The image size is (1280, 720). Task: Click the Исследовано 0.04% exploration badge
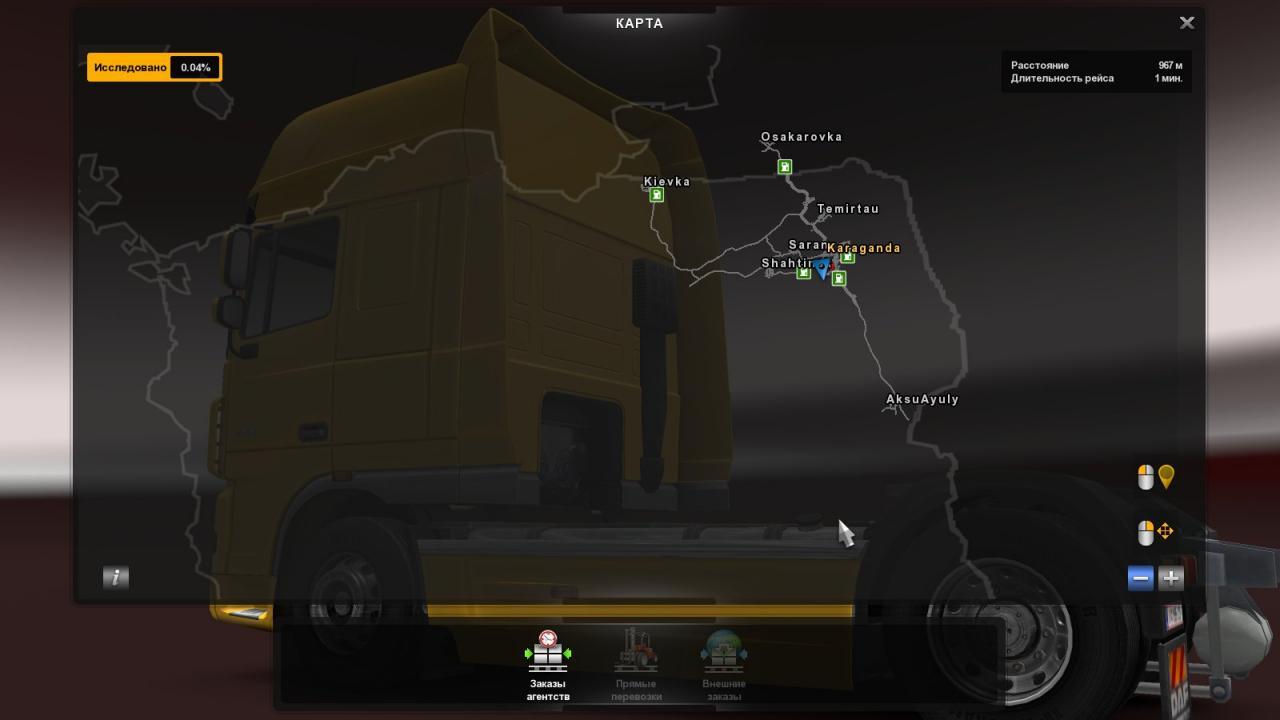[x=155, y=67]
